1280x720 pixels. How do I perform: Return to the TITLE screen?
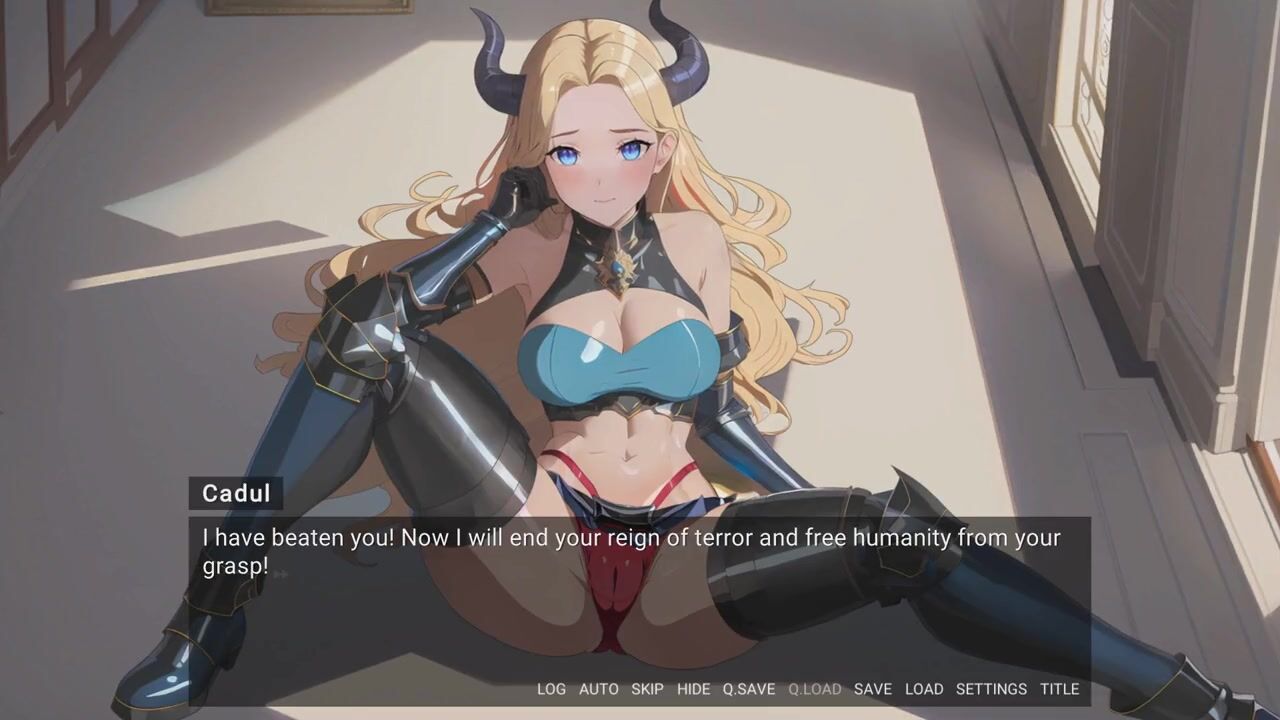pos(1059,689)
